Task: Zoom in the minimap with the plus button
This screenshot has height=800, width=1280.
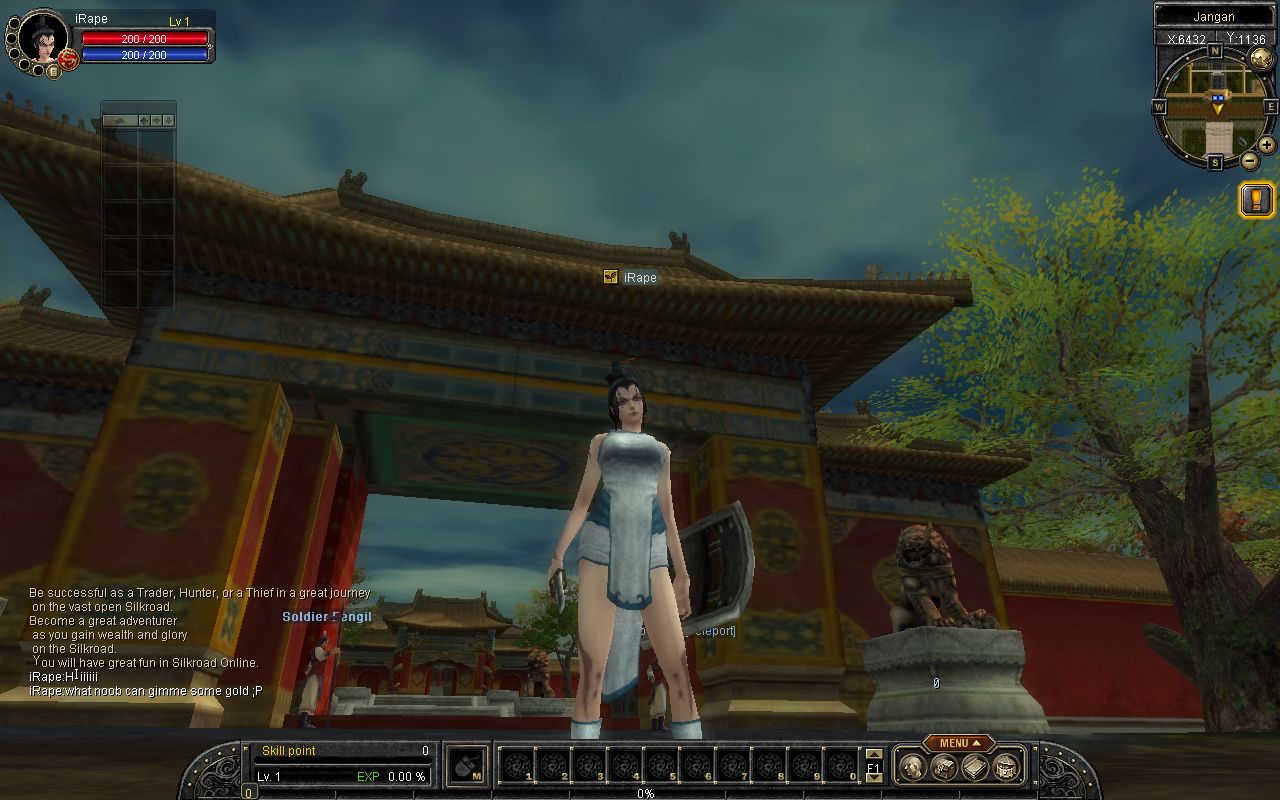Action: point(1266,145)
